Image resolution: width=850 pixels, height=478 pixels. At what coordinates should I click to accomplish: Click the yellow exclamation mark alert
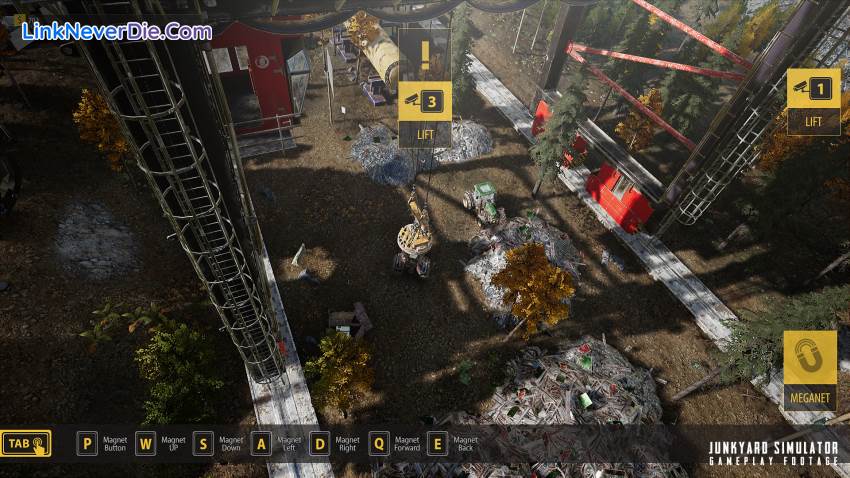425,53
